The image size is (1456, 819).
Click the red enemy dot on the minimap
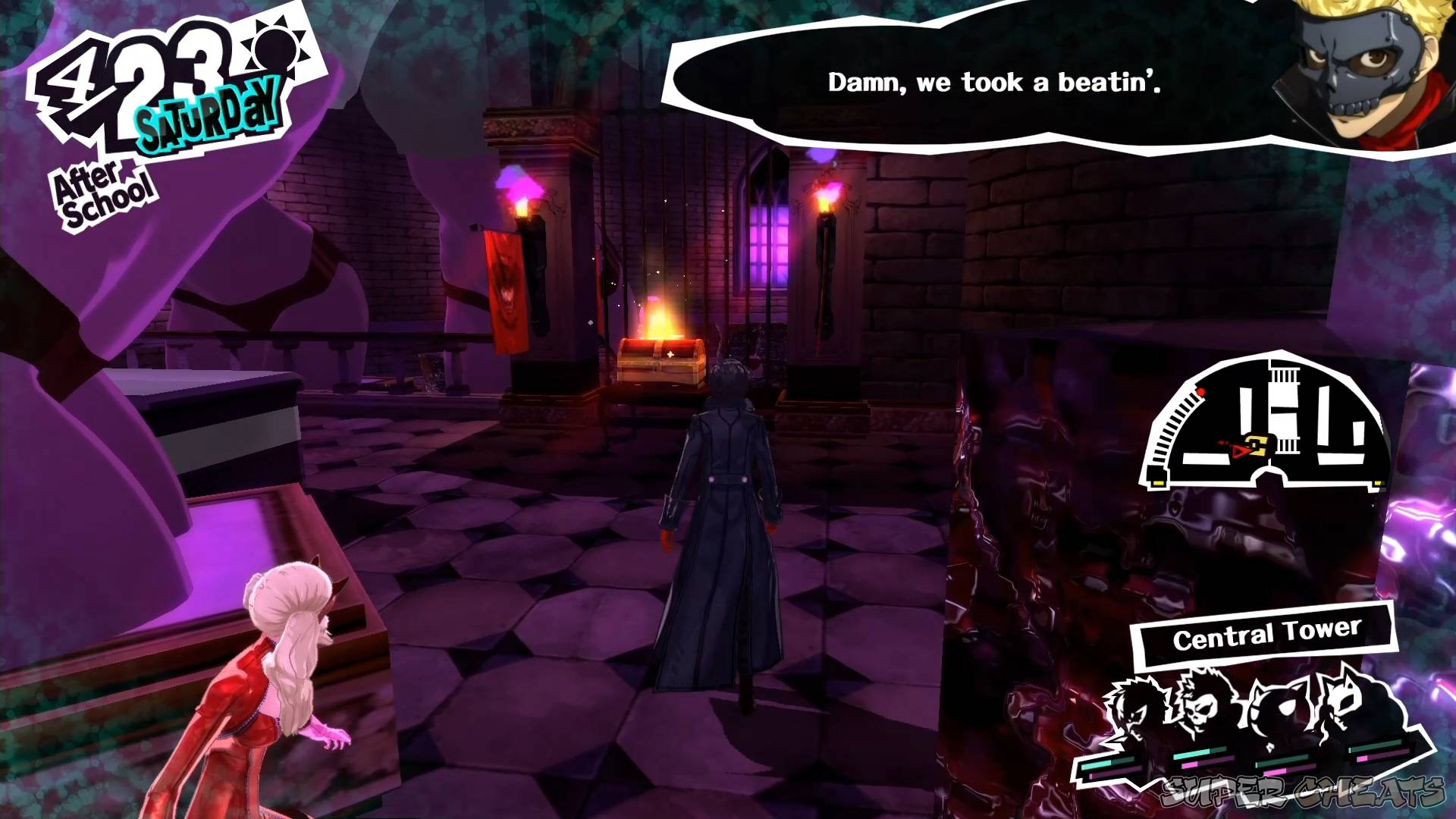(1201, 392)
